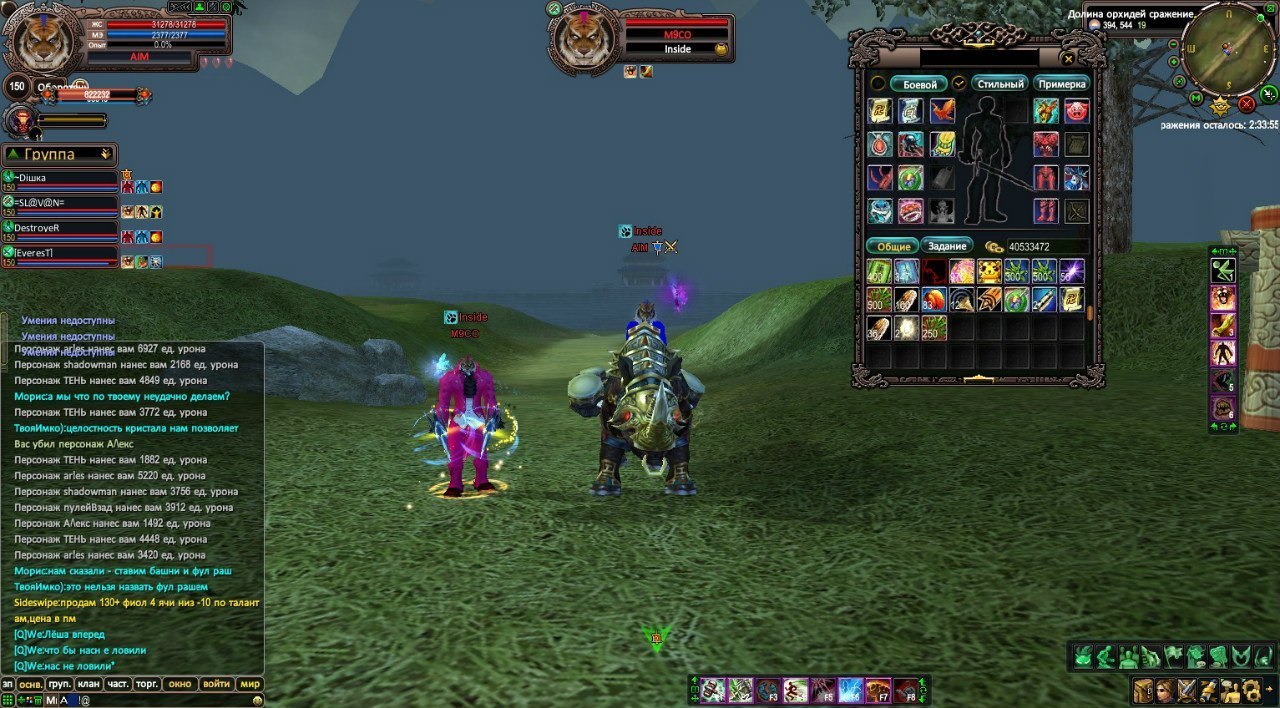Close the inventory window
Screen dimensions: 1280x708
1068,59
